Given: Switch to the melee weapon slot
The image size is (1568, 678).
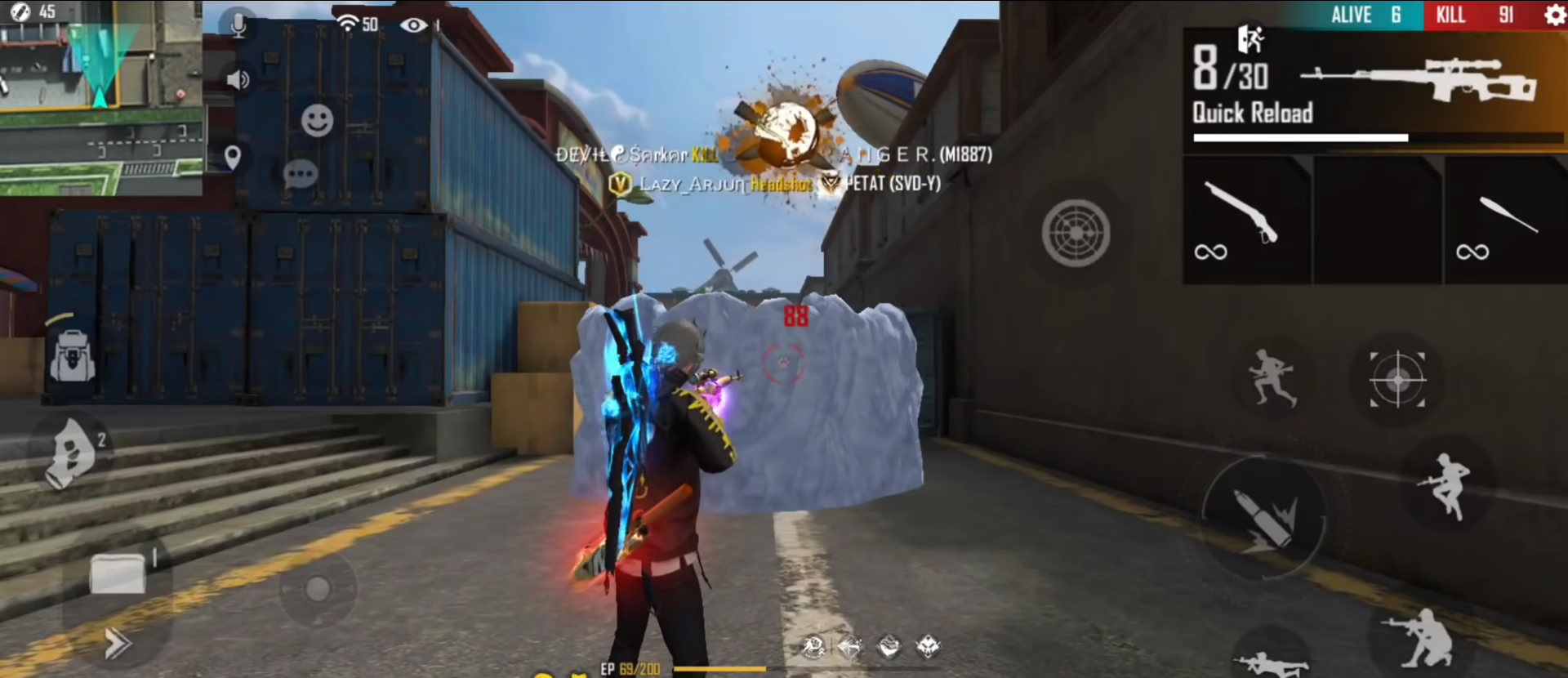Looking at the screenshot, I should coord(1507,221).
